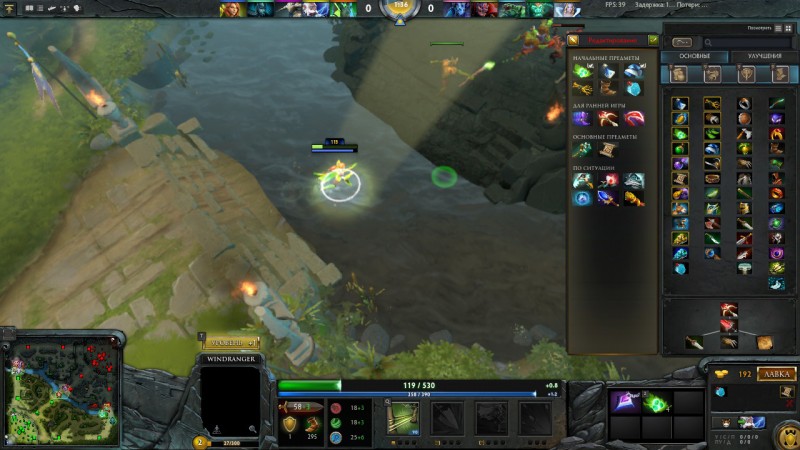This screenshot has height=450, width=800.
Task: Select the scroll item in suggested основные предметы
Action: [608, 149]
